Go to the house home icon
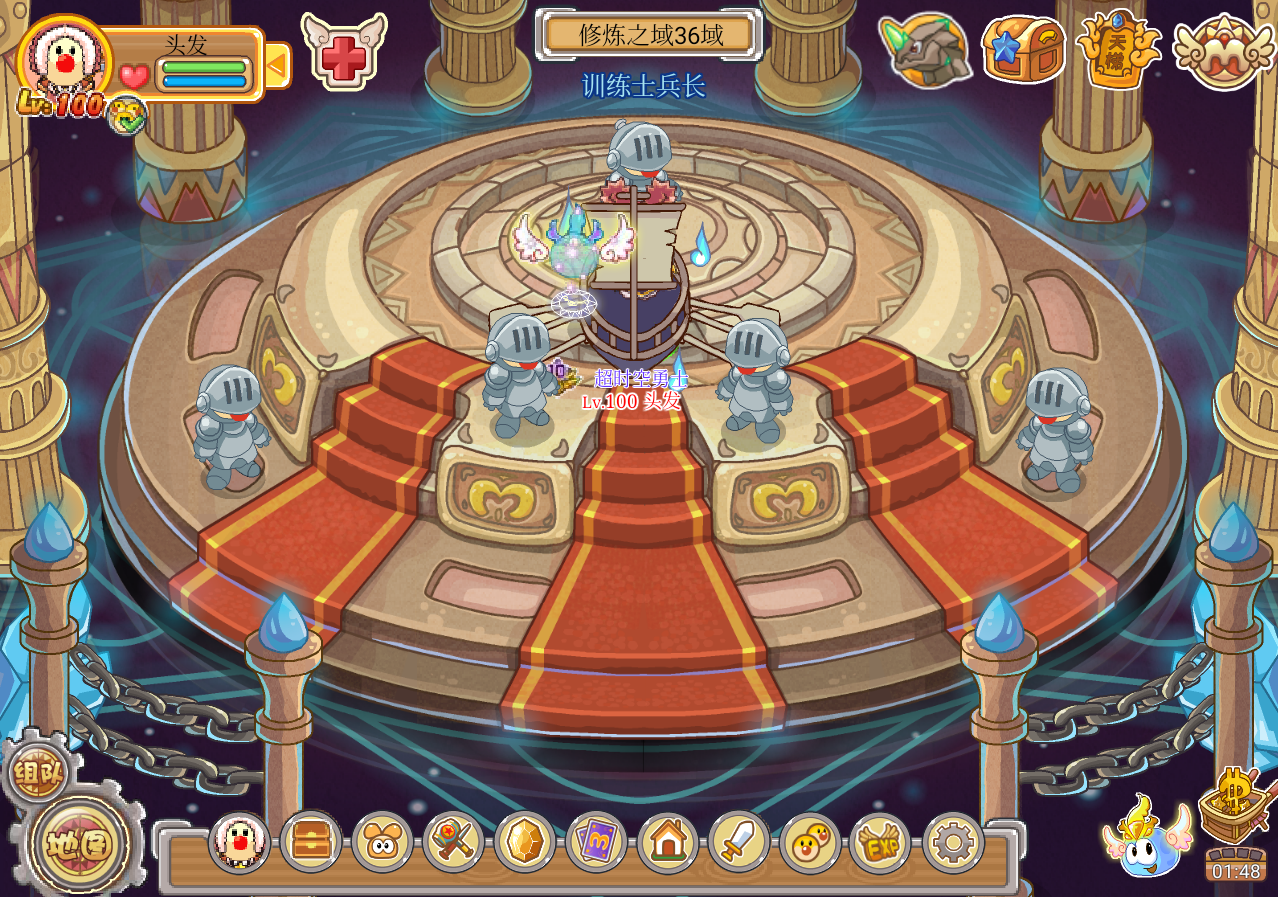Viewport: 1278px width, 897px height. click(x=668, y=843)
